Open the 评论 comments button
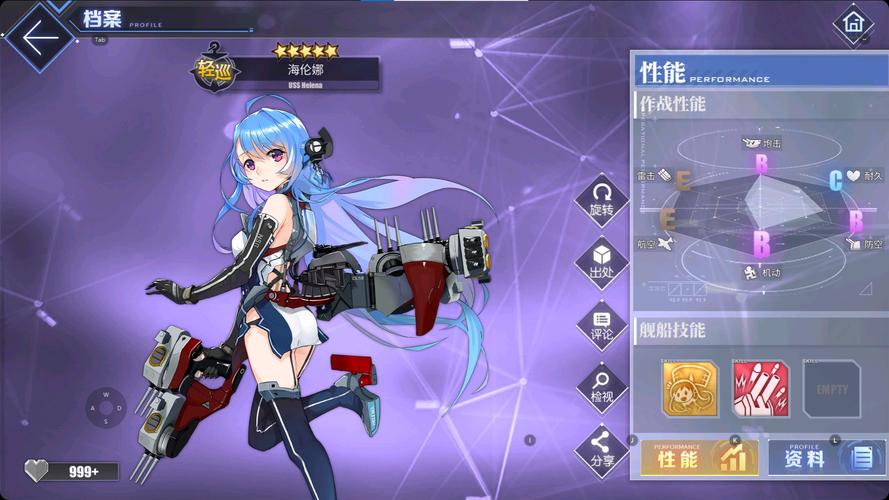Screen dimensions: 889x500 tap(601, 324)
